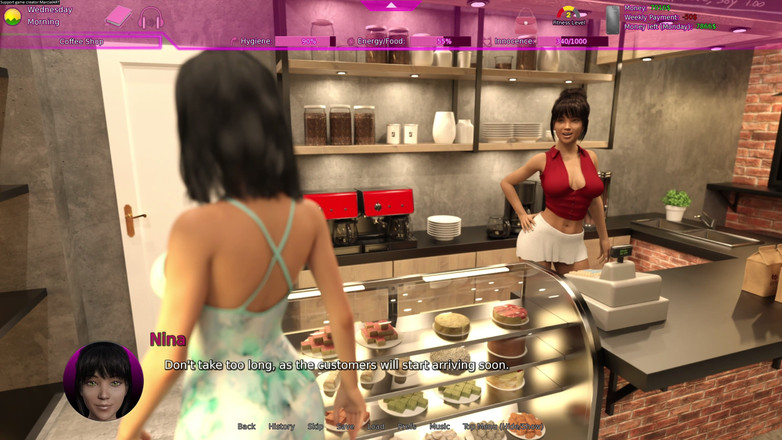Open the Music option
This screenshot has height=440, width=782.
[x=440, y=427]
